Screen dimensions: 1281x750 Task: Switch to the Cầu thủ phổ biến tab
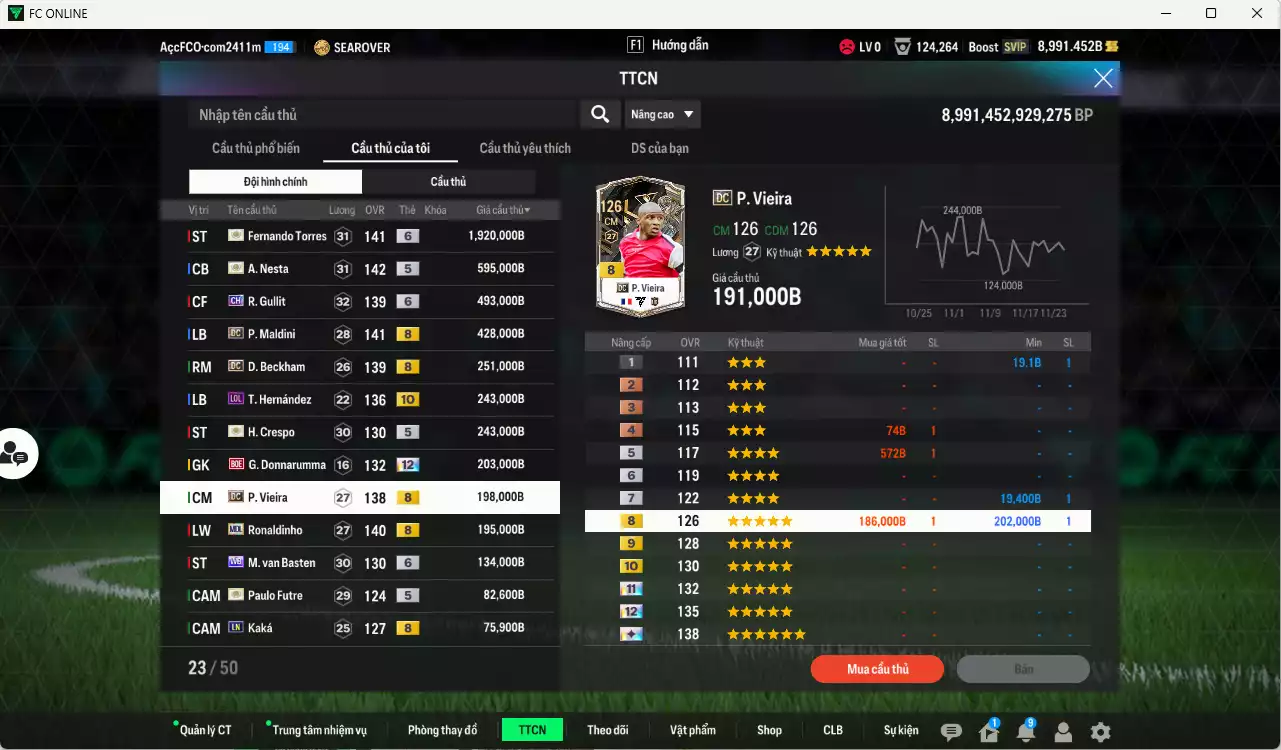pos(256,147)
